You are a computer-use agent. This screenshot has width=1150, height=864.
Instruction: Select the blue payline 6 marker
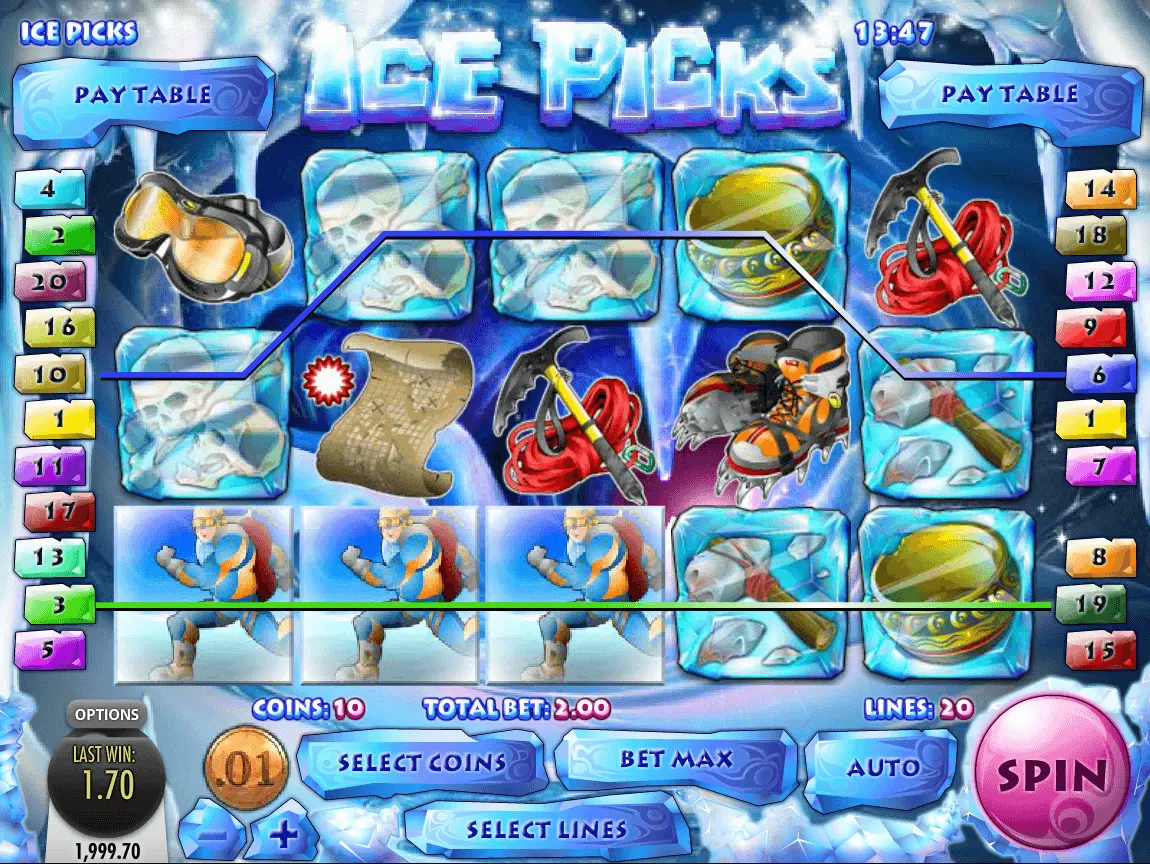[1101, 374]
